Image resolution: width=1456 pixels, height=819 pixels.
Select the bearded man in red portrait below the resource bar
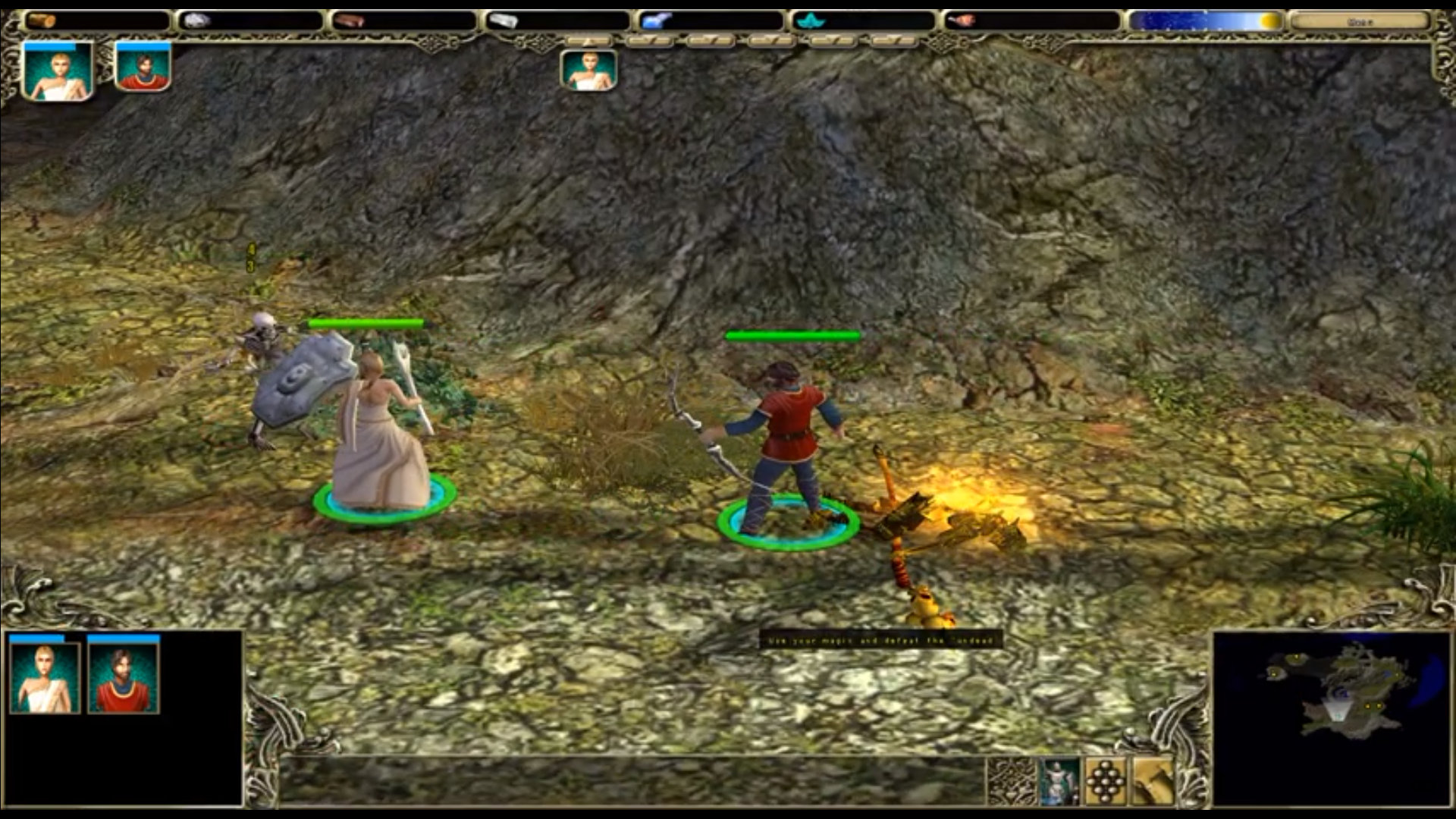click(x=143, y=68)
